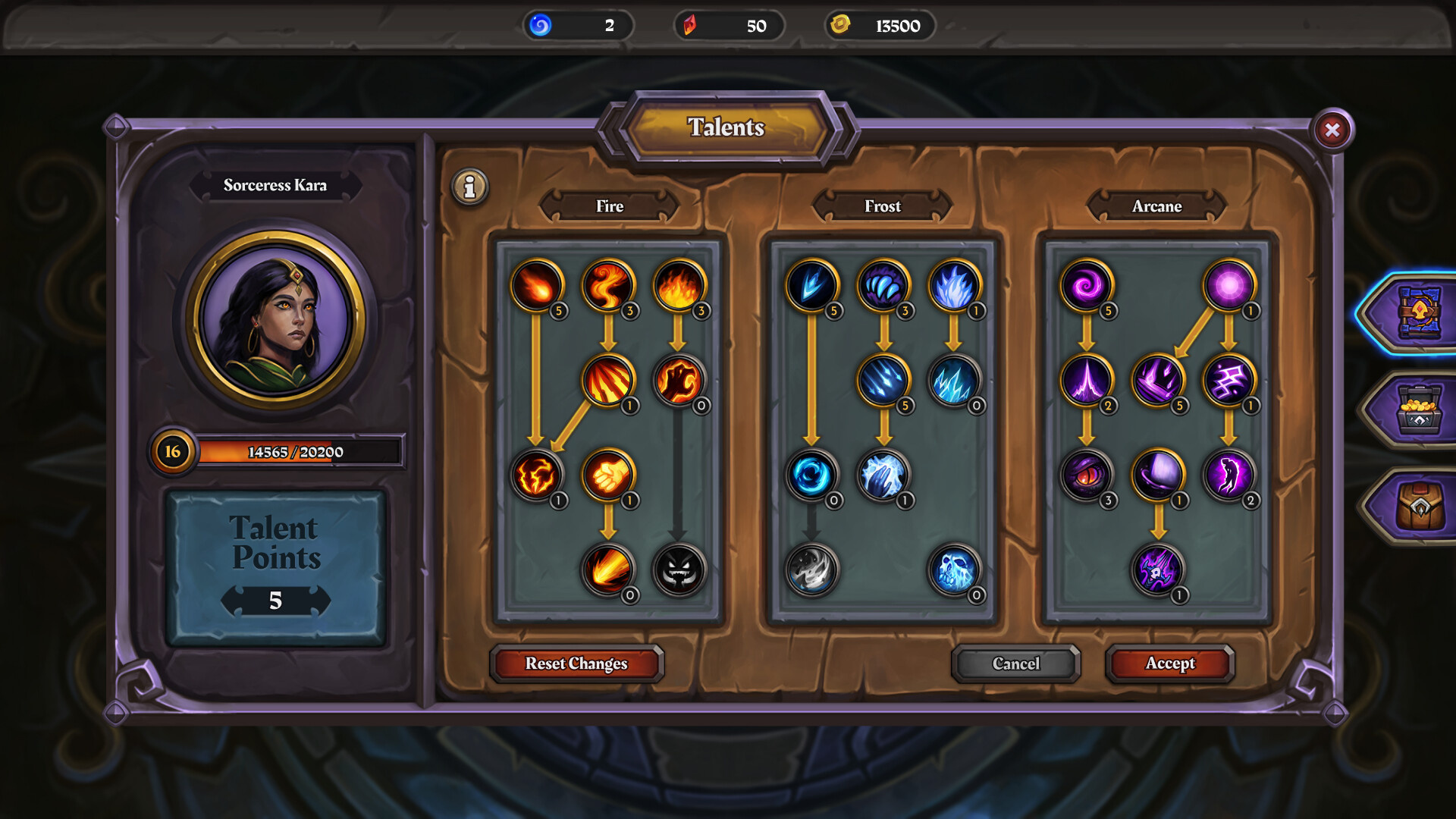
Task: Click the blue mana crystal currency icon
Action: (x=540, y=25)
